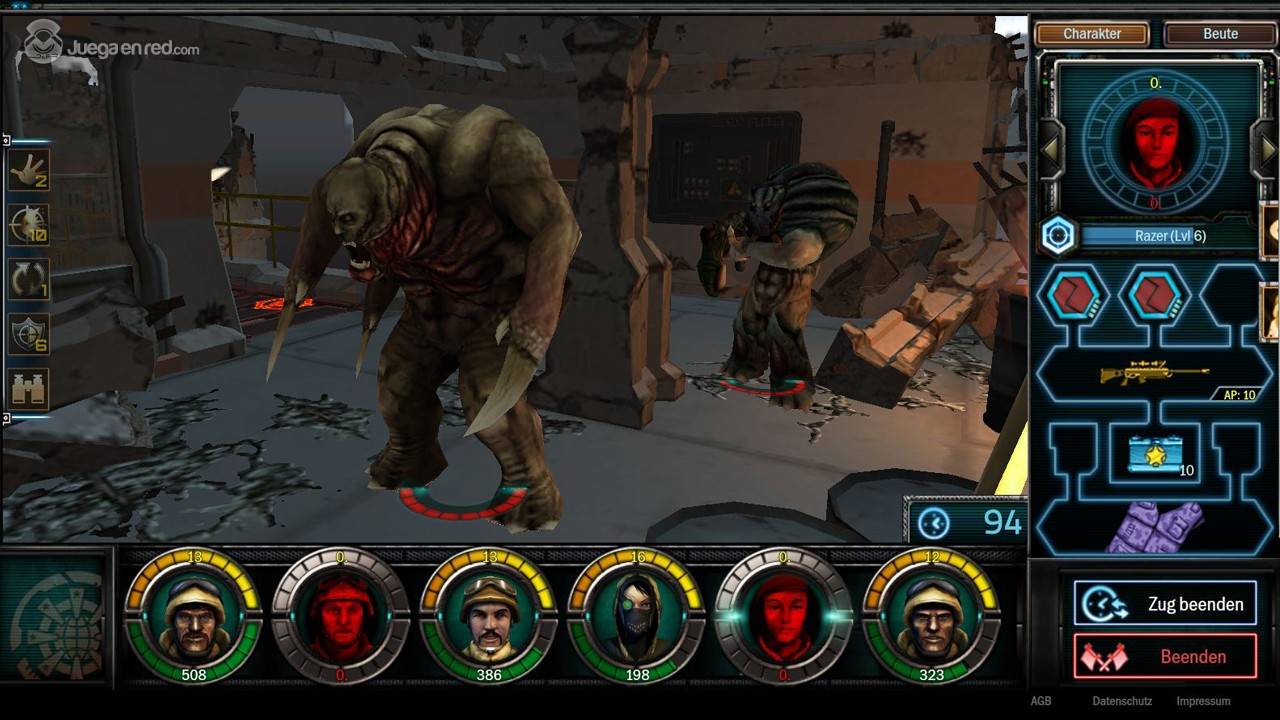
Task: Activate the hand melee ability icon
Action: coord(28,171)
